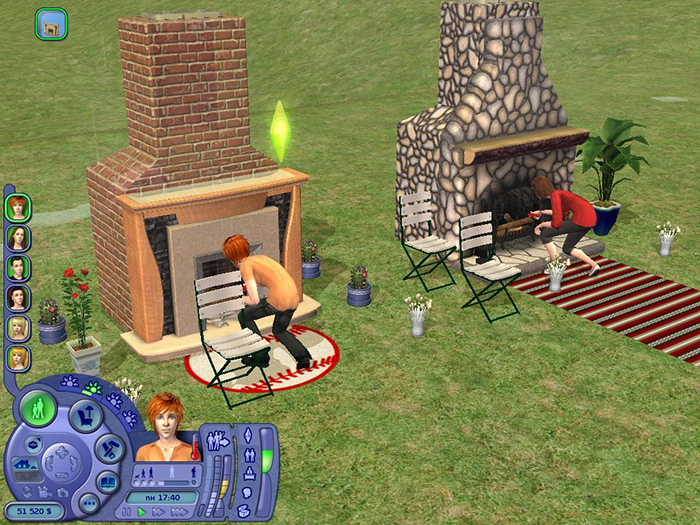This screenshot has width=700, height=525.
Task: Cancel the queued fireplace action icon
Action: [x=50, y=24]
